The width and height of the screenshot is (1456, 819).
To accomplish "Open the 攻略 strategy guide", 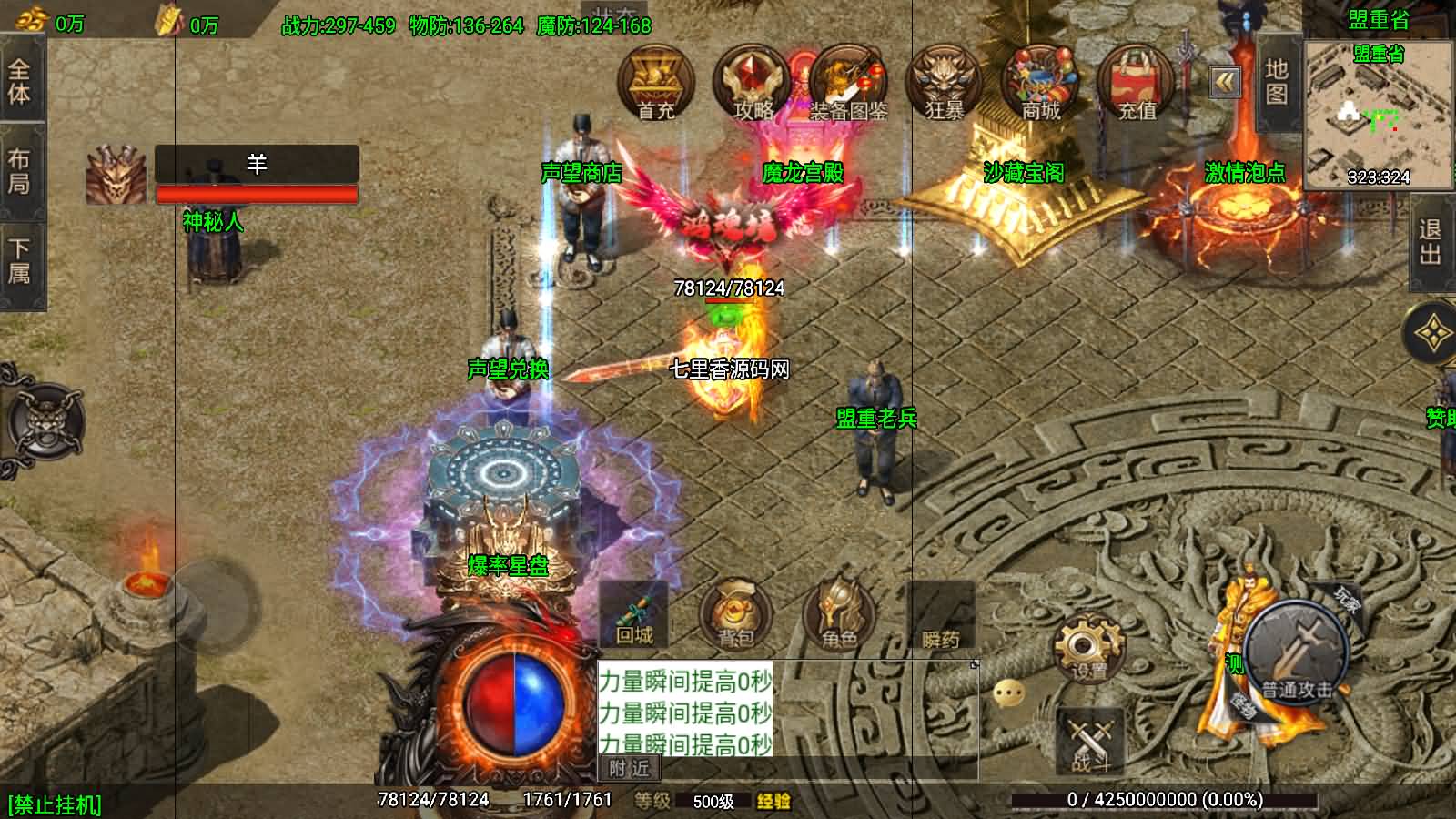I will click(752, 84).
